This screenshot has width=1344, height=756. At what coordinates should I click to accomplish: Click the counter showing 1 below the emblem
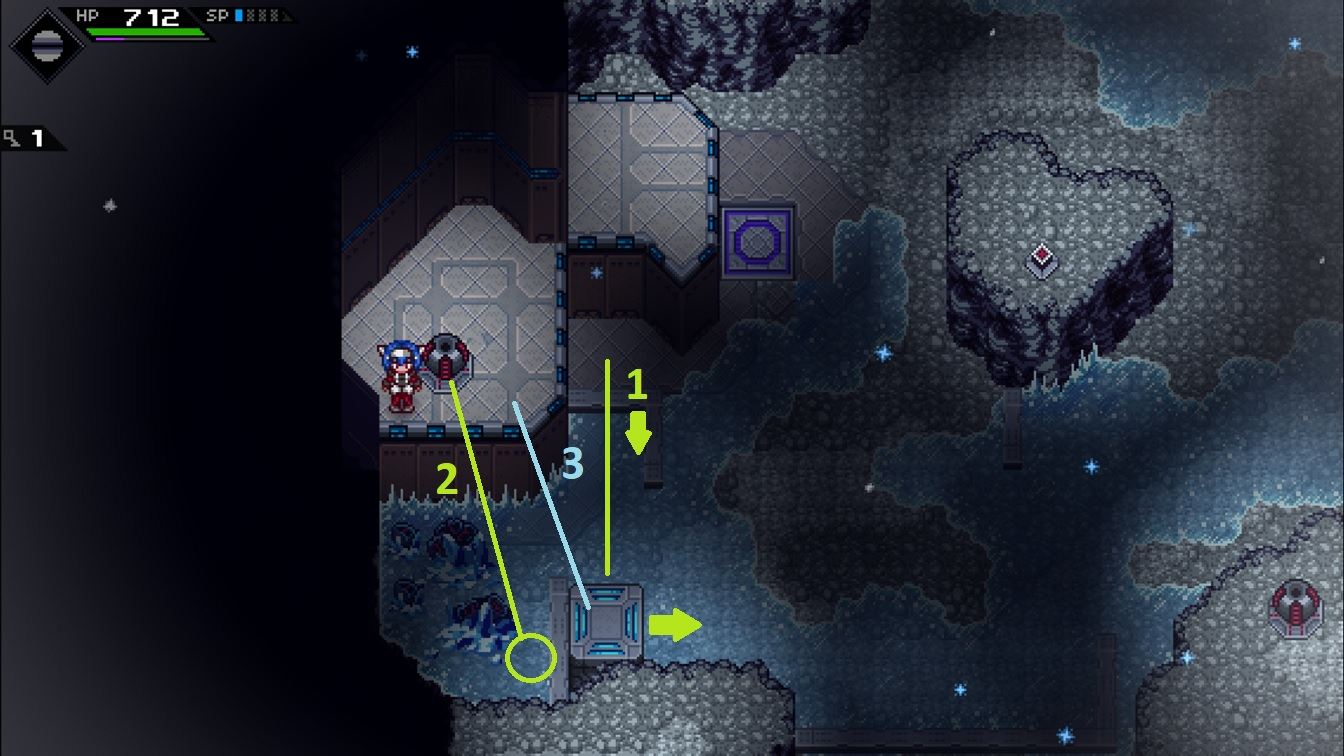[37, 139]
